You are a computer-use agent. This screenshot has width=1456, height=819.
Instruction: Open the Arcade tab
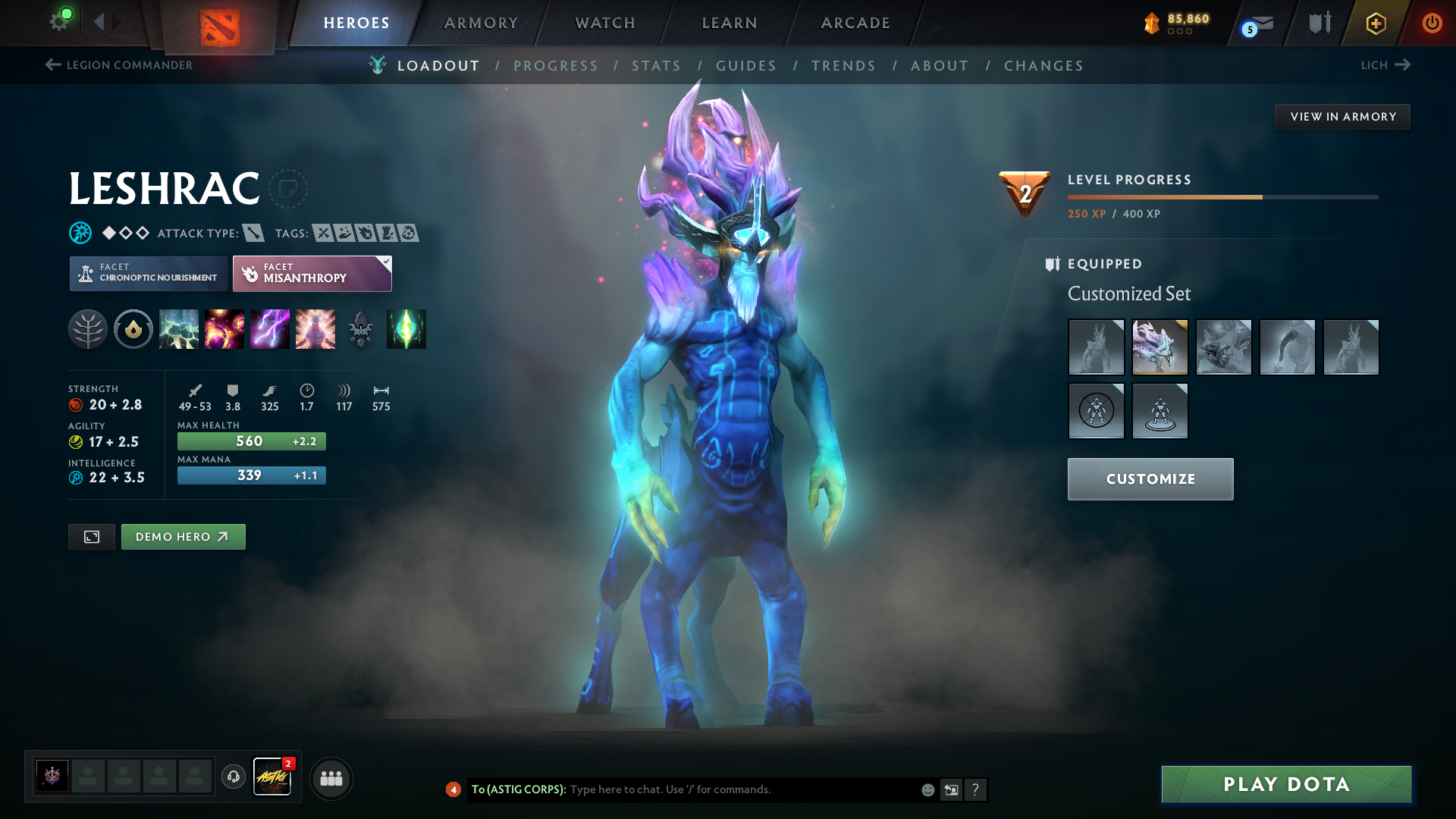[x=855, y=23]
